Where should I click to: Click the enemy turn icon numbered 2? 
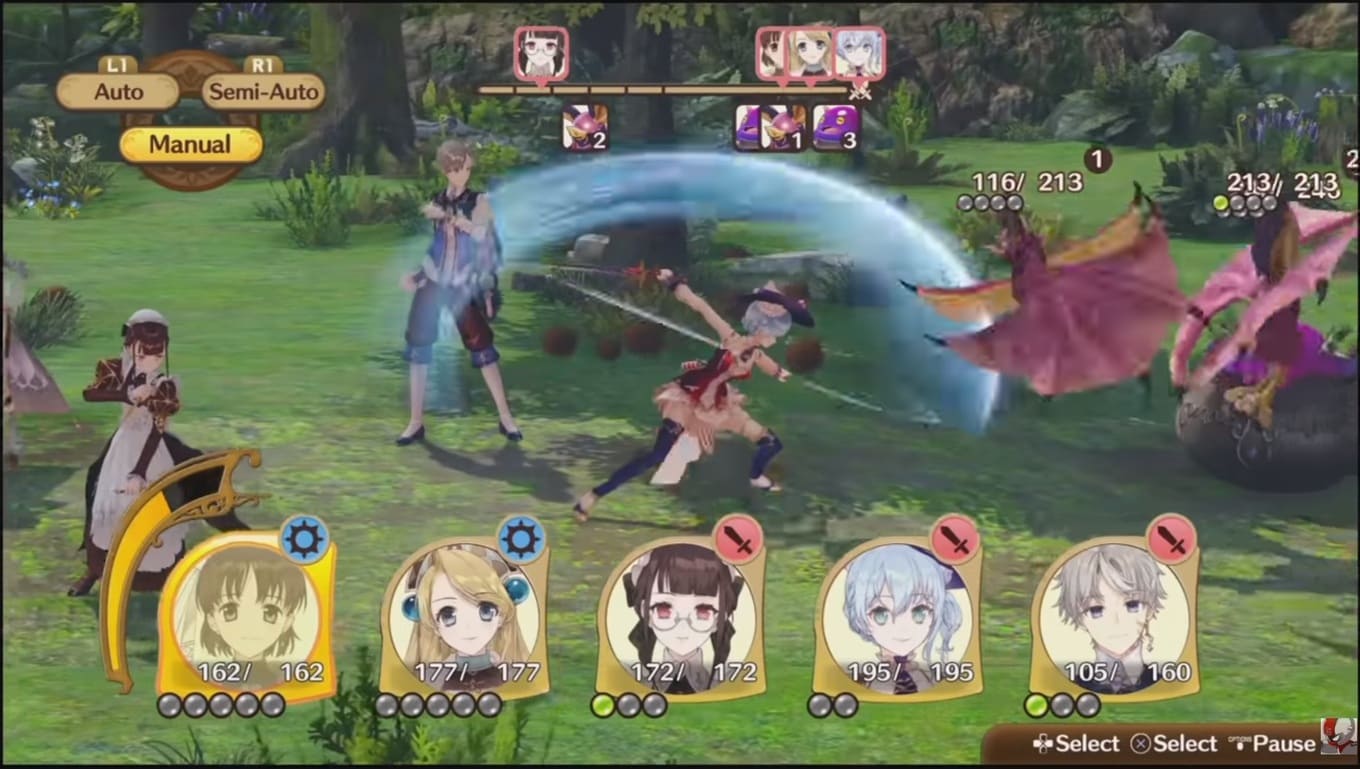tap(585, 128)
